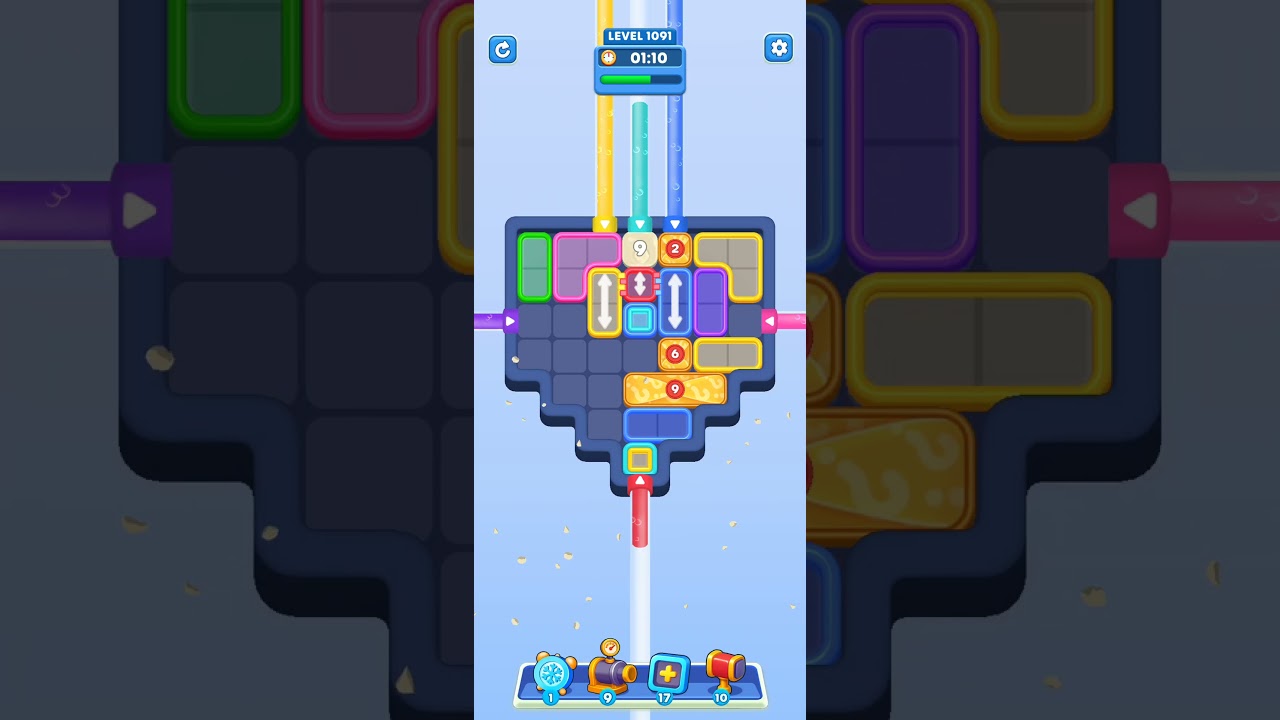The image size is (1280, 720).
Task: Tap the orange block numbered 2
Action: (x=675, y=248)
